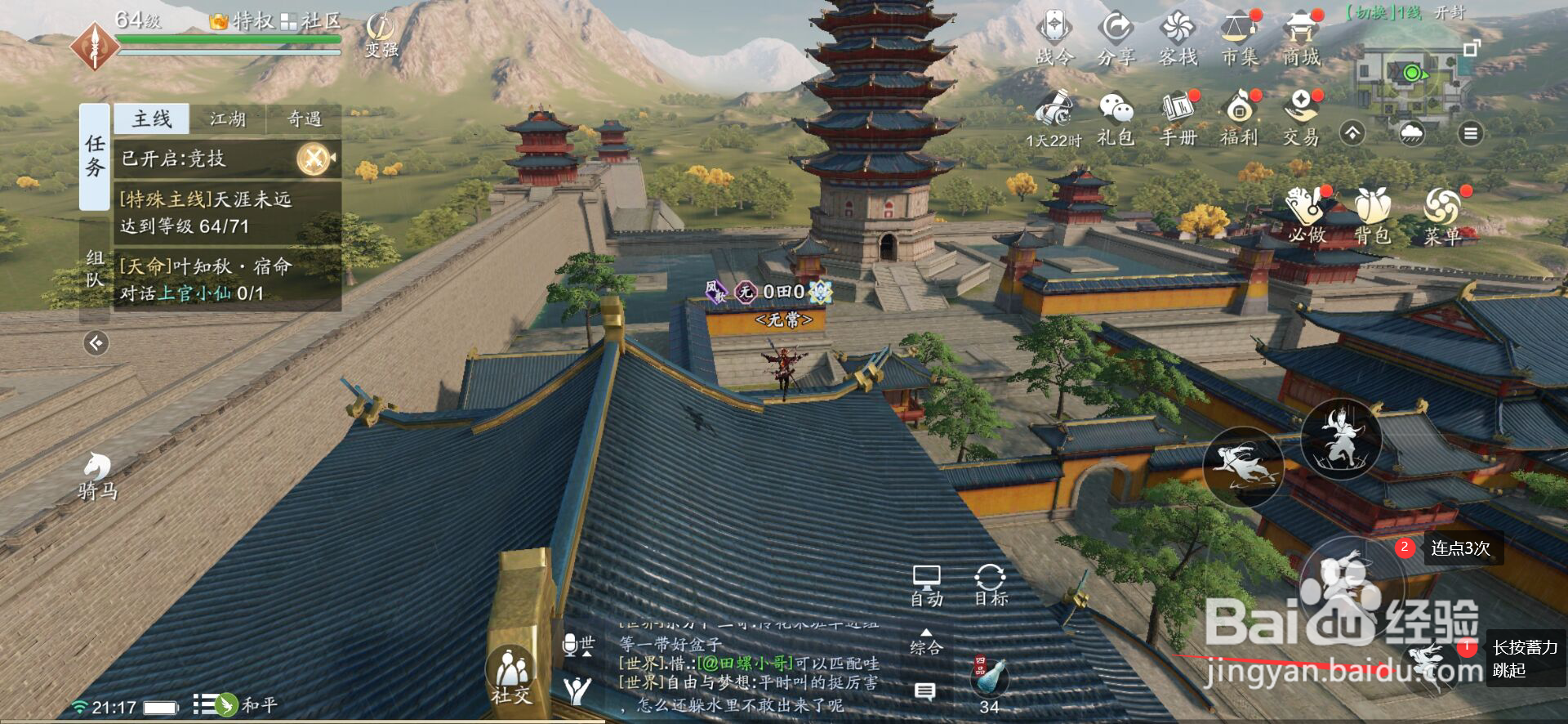
Task: Open the 礼包 gift pack icon
Action: pos(1116,118)
